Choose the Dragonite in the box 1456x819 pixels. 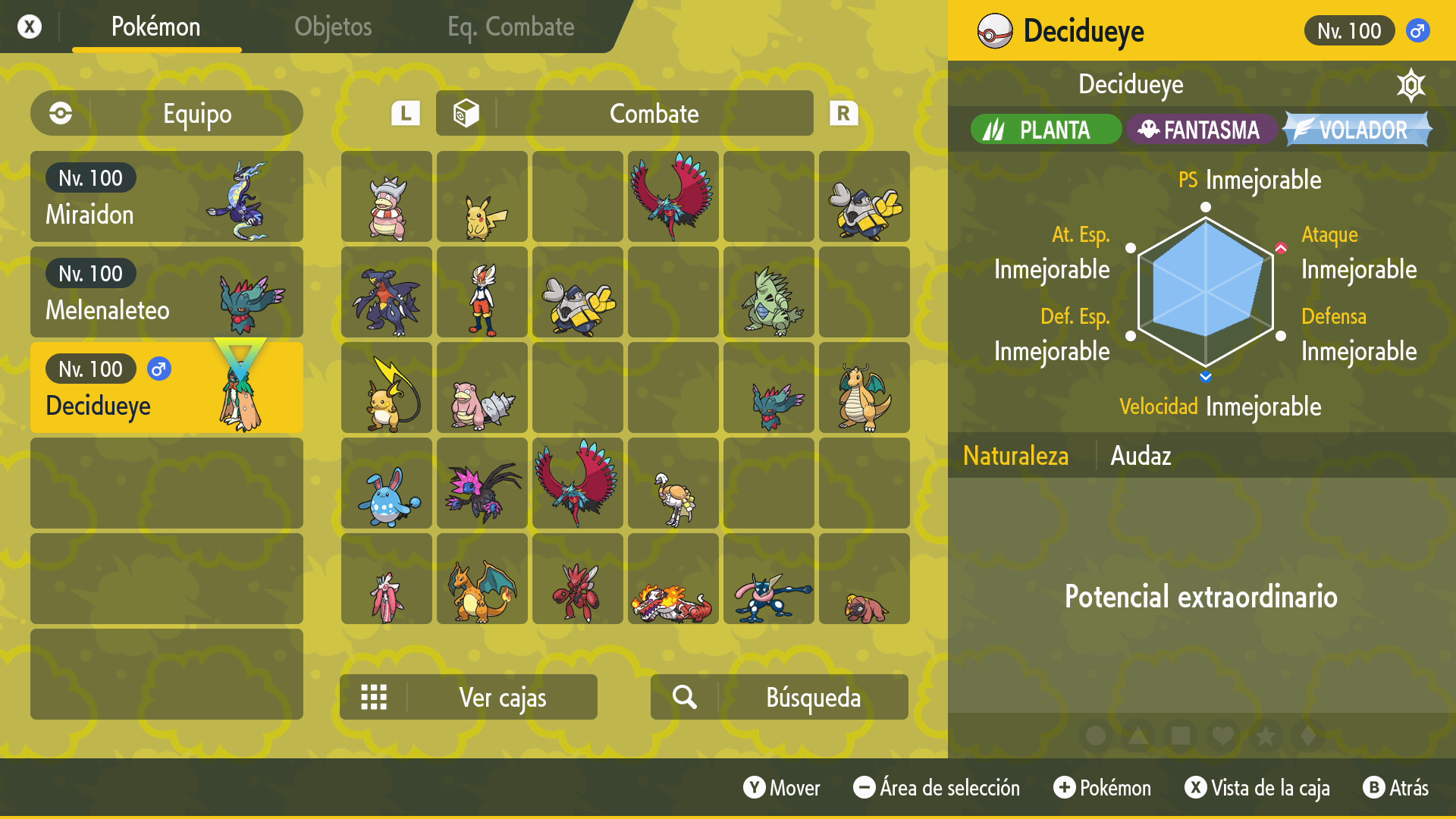pos(864,388)
